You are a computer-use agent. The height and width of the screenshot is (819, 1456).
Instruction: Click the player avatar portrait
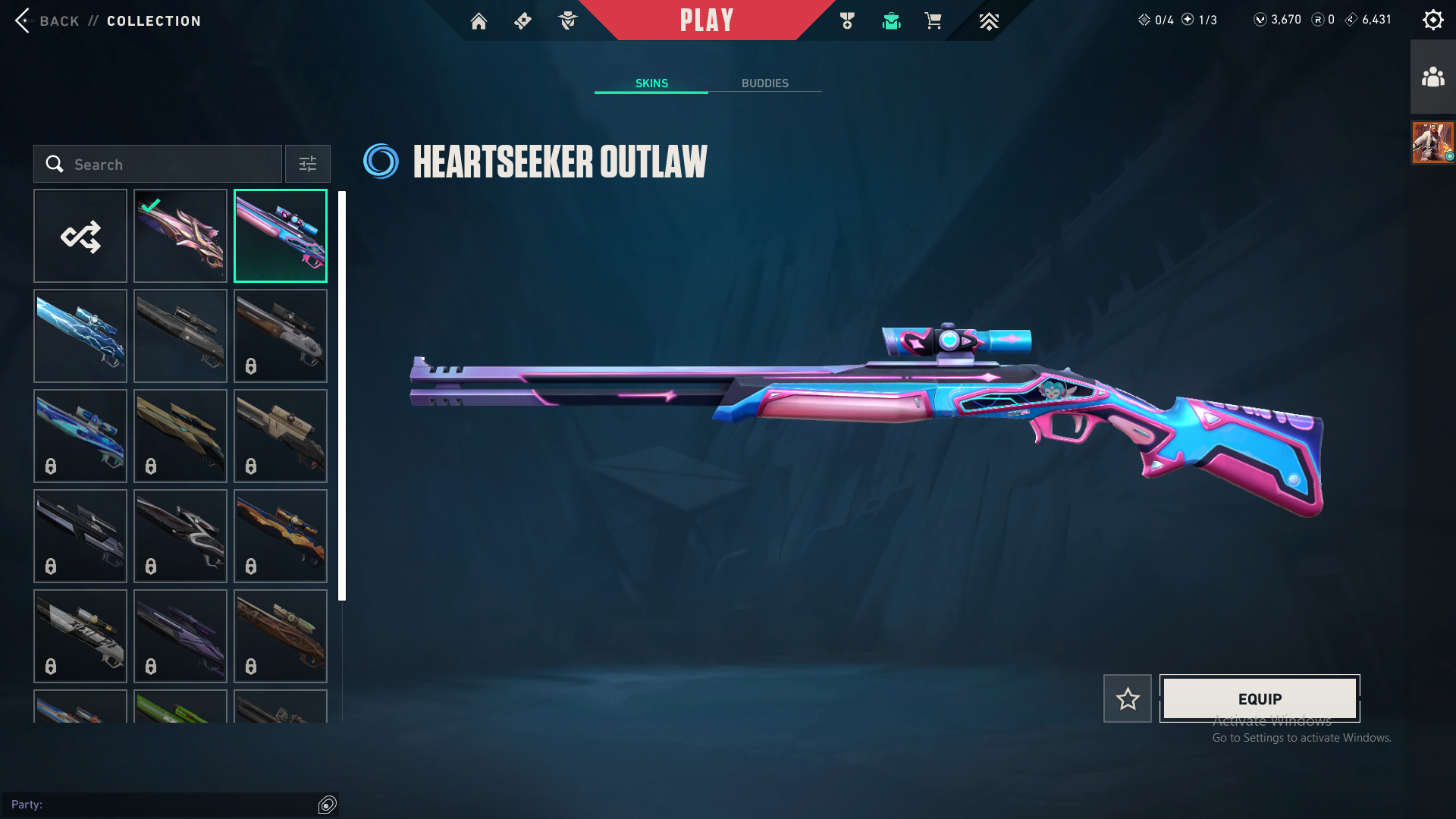coord(1432,142)
